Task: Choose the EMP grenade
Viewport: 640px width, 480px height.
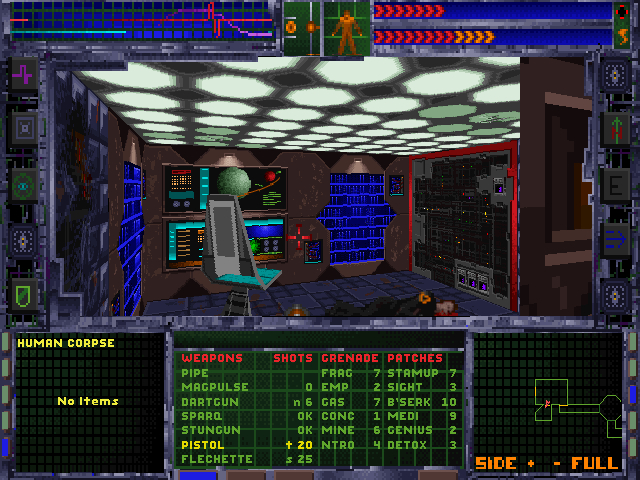Action: (x=334, y=387)
